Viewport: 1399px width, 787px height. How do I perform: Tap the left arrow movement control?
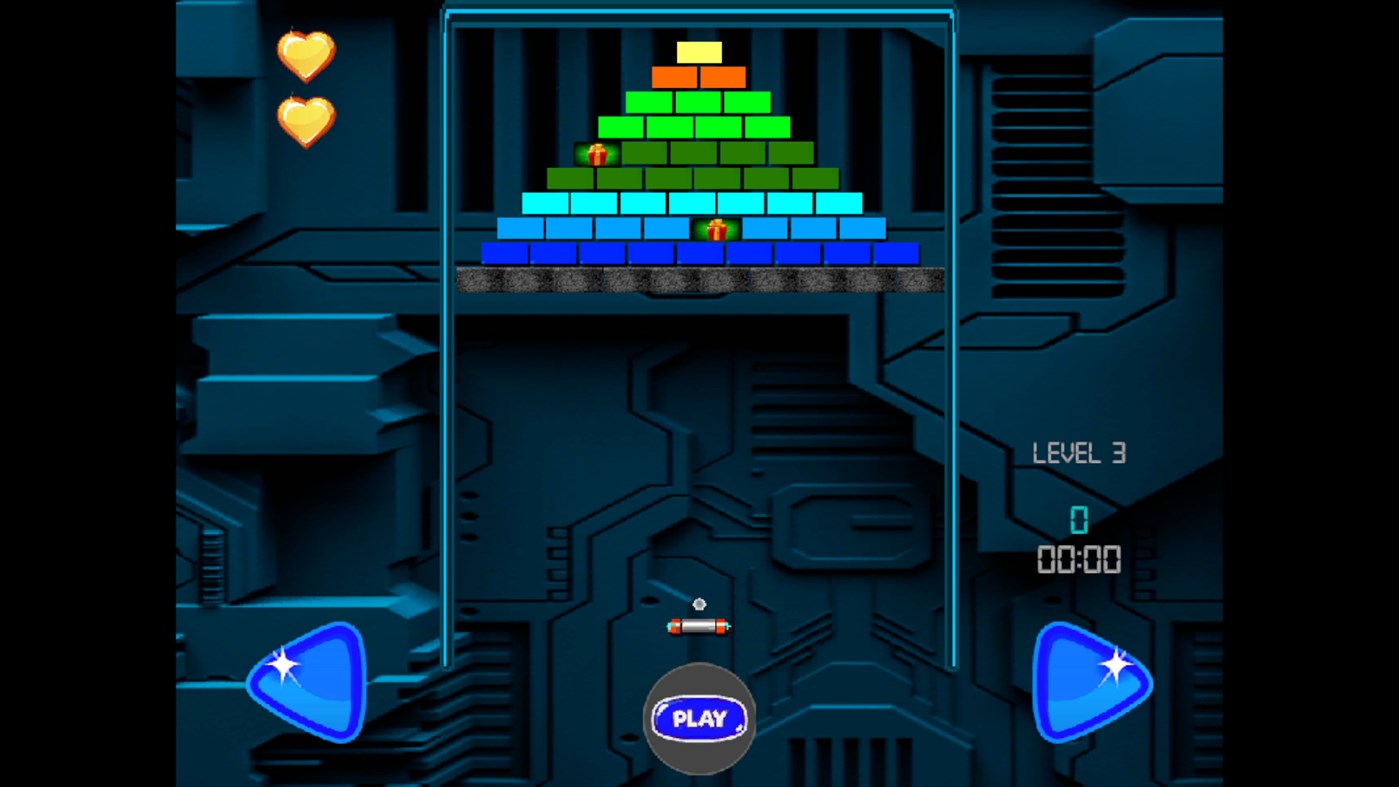(x=305, y=681)
